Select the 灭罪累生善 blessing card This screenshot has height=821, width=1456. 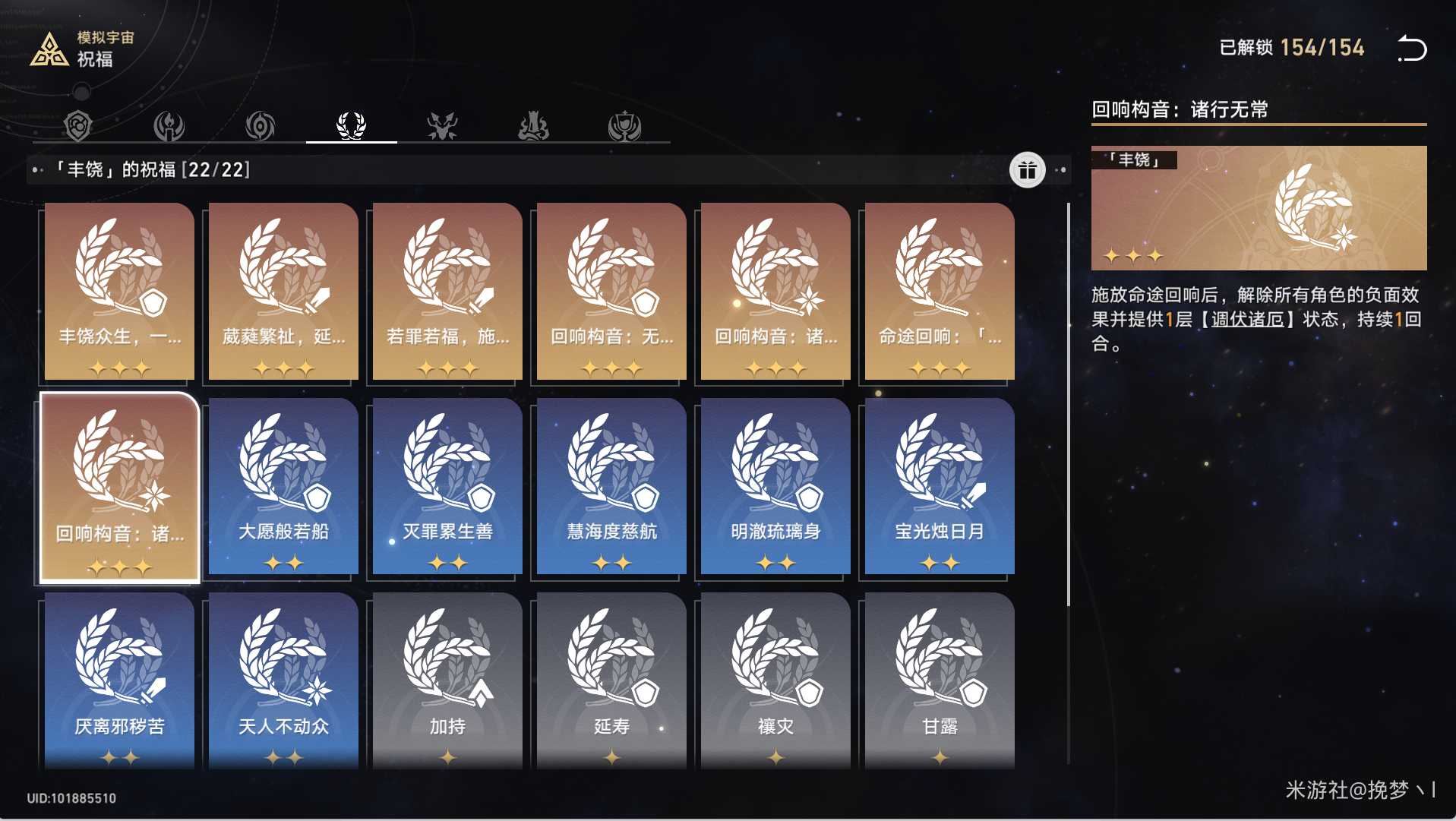coord(447,486)
